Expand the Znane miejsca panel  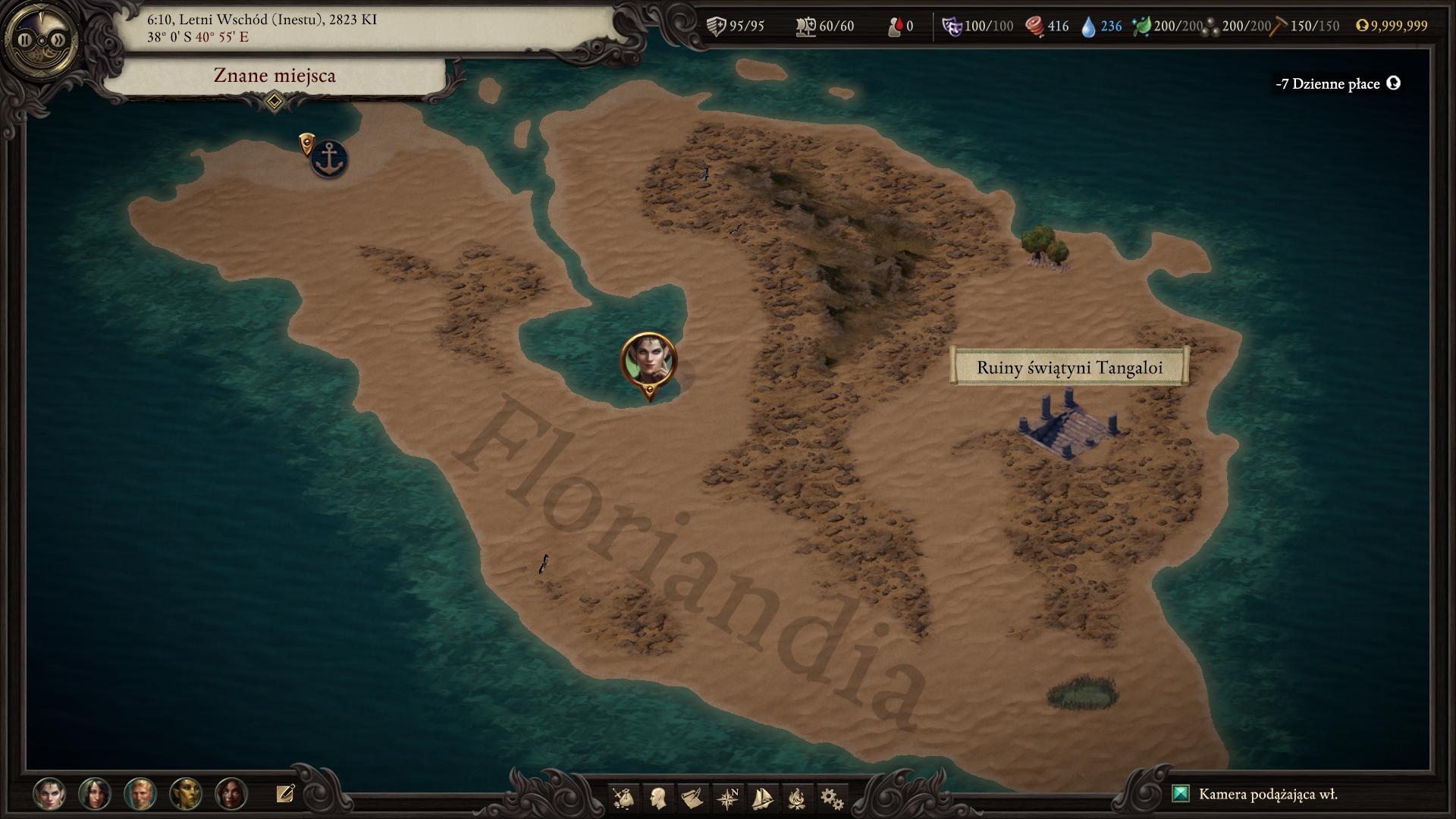[275, 101]
